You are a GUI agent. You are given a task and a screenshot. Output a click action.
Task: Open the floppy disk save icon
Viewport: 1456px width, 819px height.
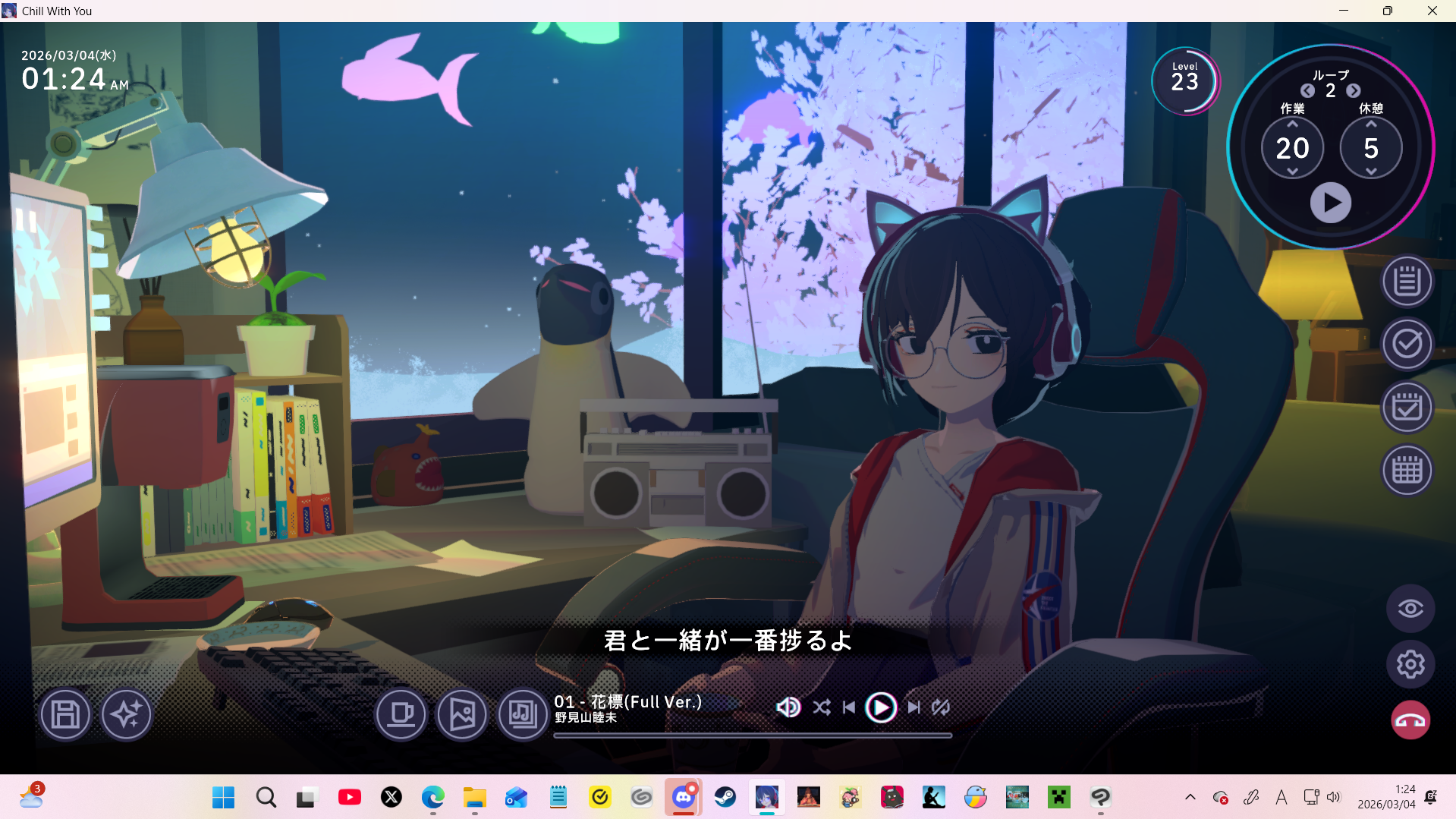tap(65, 714)
